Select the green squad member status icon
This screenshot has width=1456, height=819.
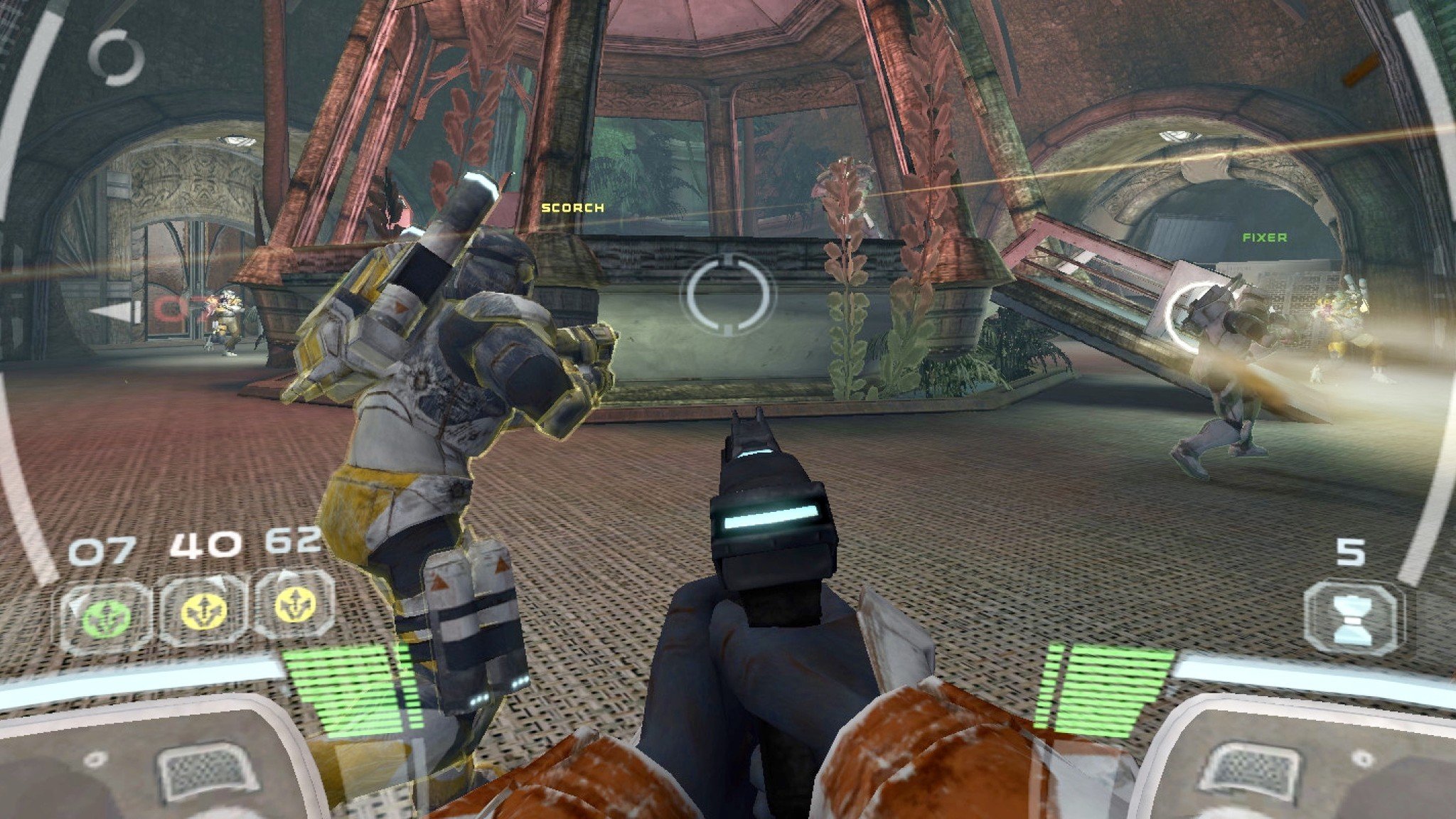107,616
